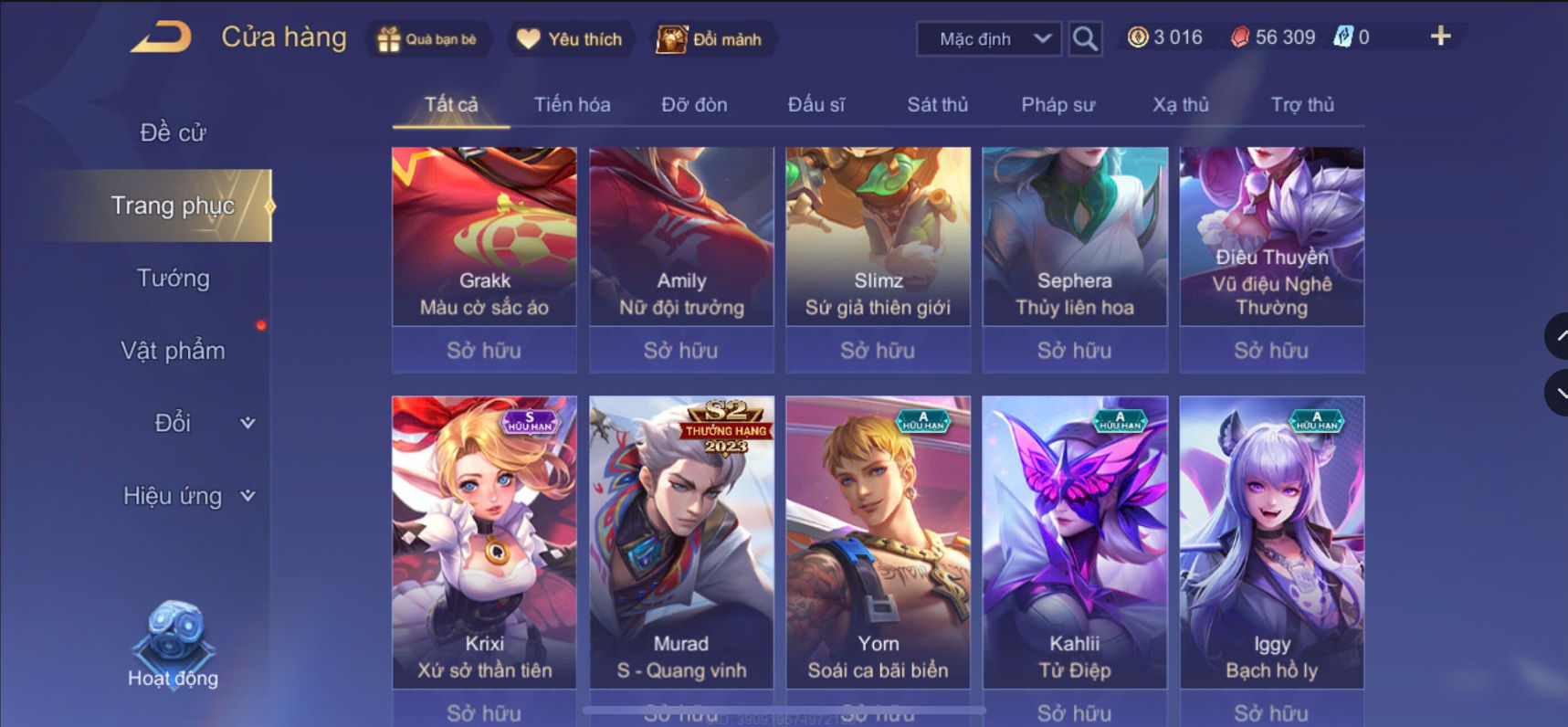Image resolution: width=1568 pixels, height=727 pixels.
Task: Expand the Đổi sidebar chevron
Action: coord(246,424)
